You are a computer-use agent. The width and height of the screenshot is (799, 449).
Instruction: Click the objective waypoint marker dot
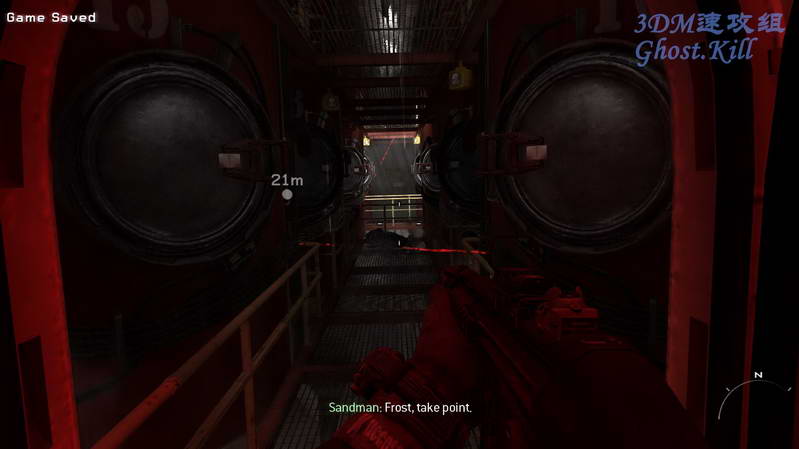pyautogui.click(x=288, y=194)
